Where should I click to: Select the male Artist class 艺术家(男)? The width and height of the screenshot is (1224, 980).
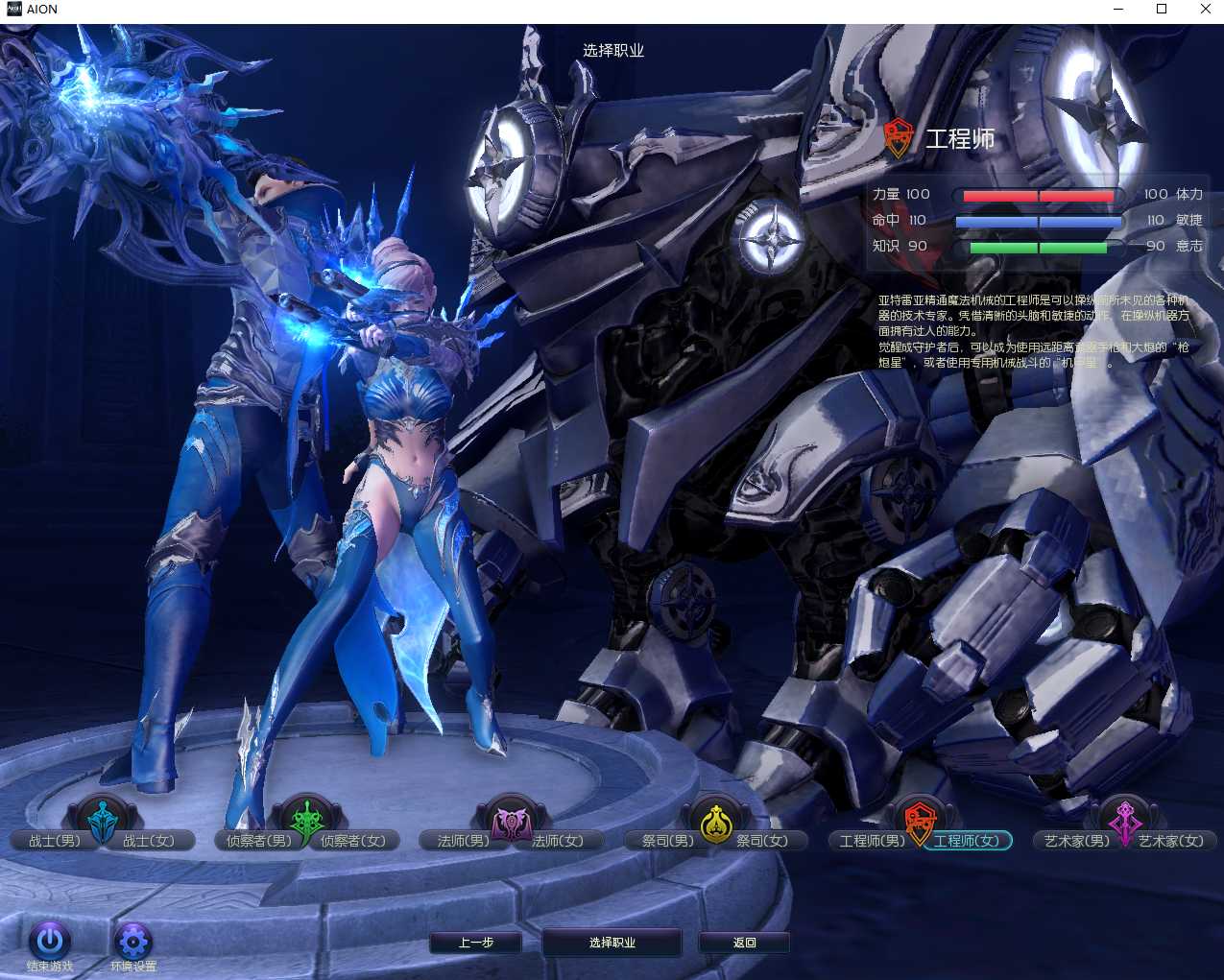pyautogui.click(x=1076, y=841)
